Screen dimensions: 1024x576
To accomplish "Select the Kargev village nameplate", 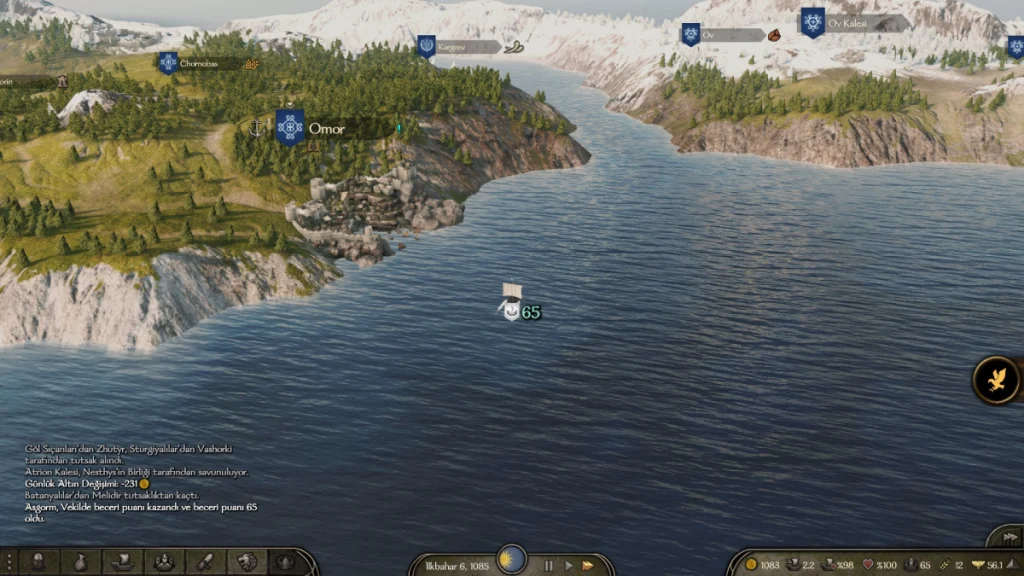I will tap(461, 46).
